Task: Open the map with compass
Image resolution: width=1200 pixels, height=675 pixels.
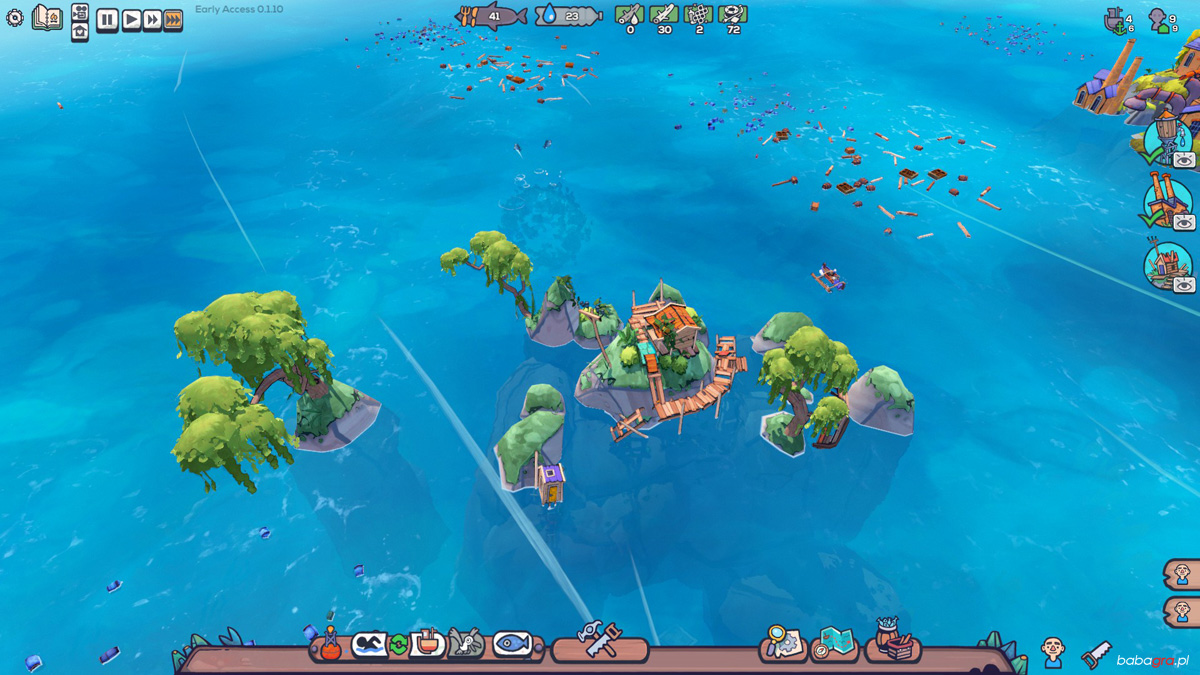Action: pyautogui.click(x=834, y=643)
